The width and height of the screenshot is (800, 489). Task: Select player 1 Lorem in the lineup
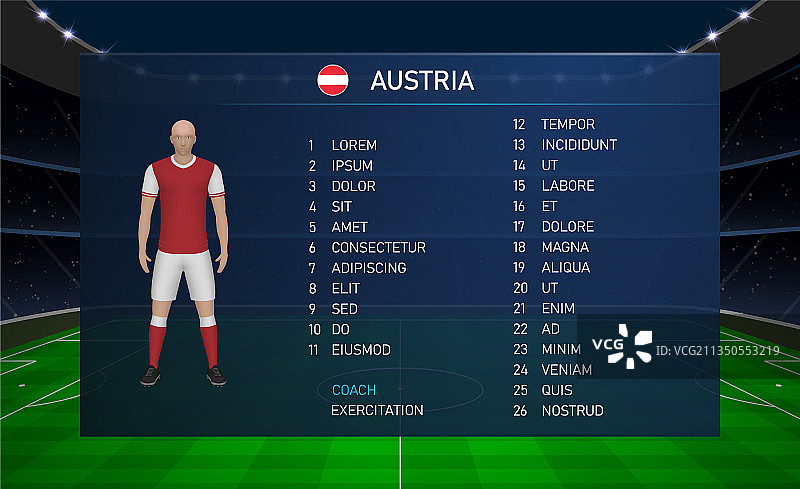[x=354, y=145]
